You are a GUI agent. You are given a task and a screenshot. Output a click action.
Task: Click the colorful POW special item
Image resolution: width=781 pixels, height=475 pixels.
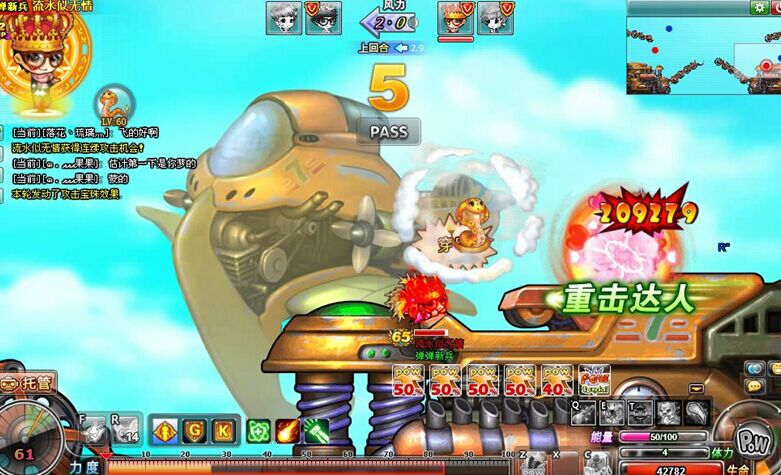click(593, 380)
